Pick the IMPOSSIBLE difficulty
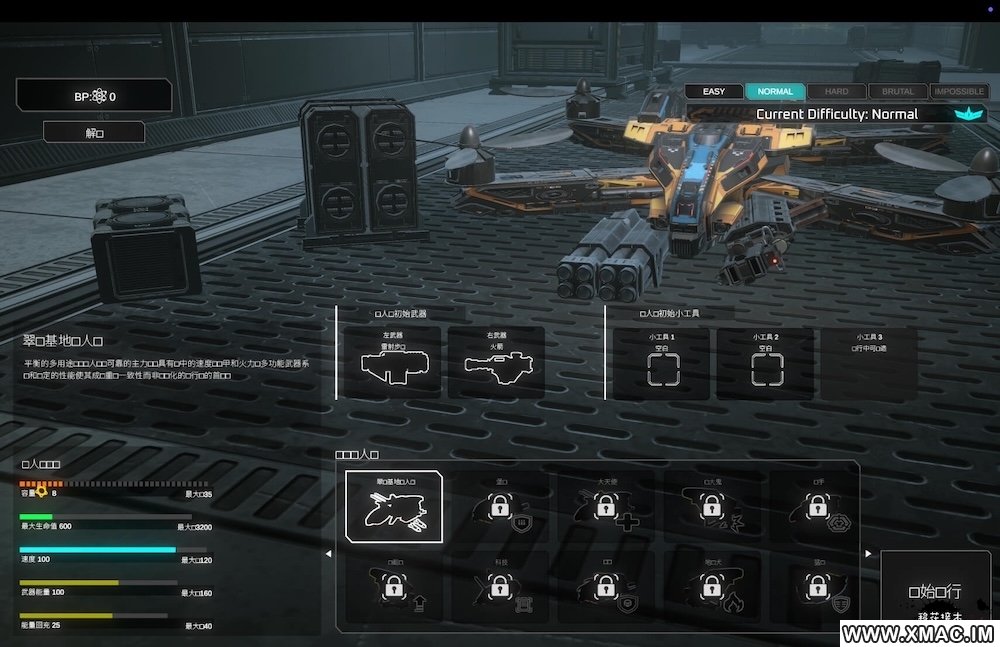 (x=958, y=92)
